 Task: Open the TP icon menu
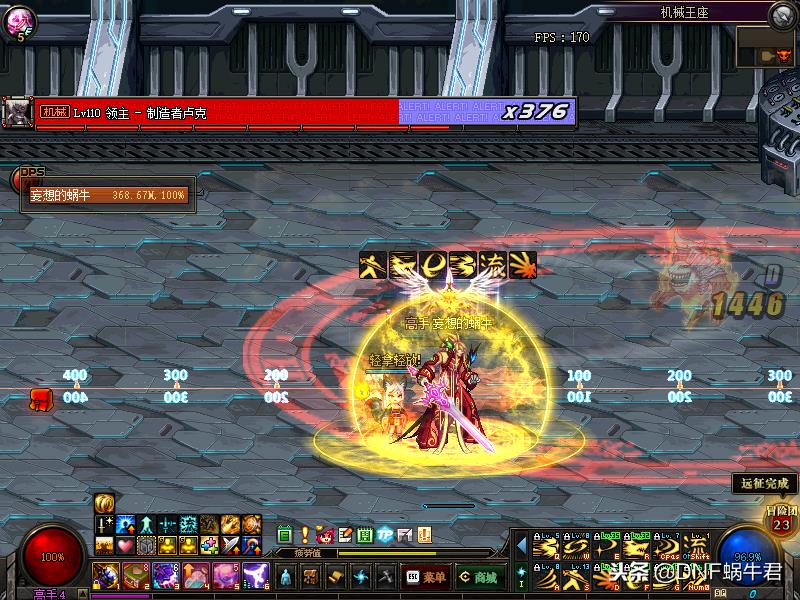coord(384,535)
